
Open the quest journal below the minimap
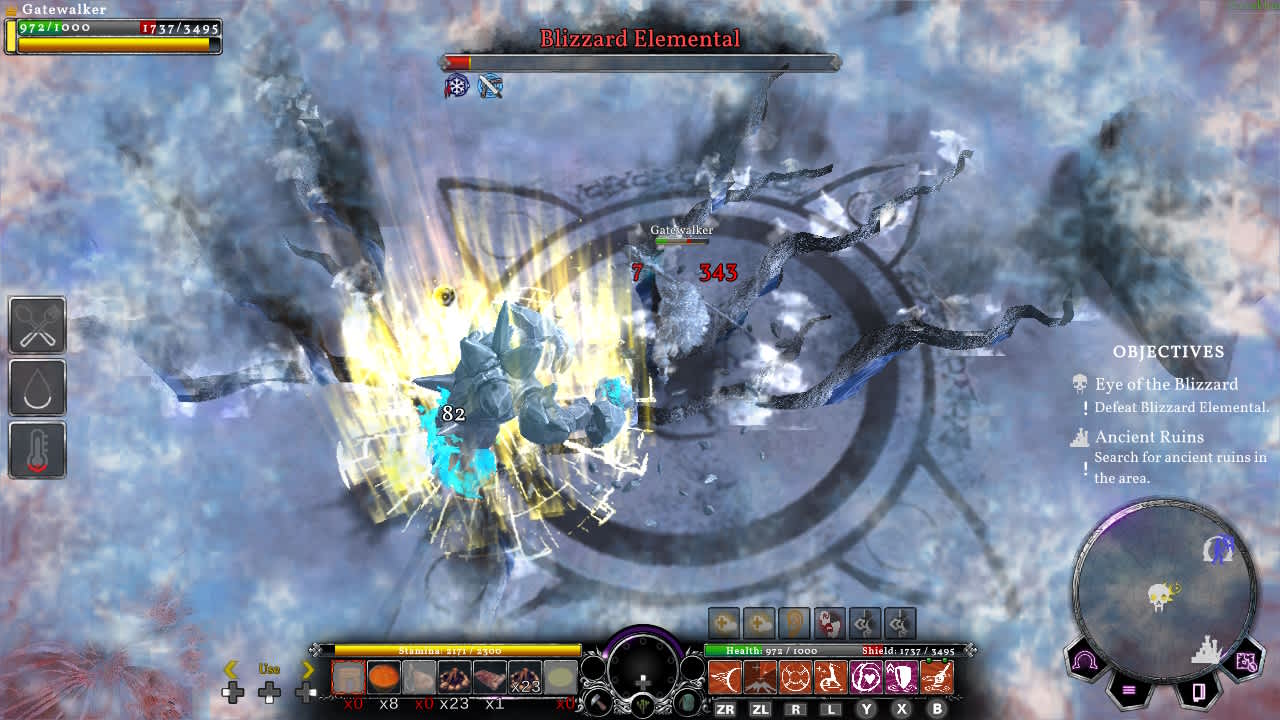1199,692
